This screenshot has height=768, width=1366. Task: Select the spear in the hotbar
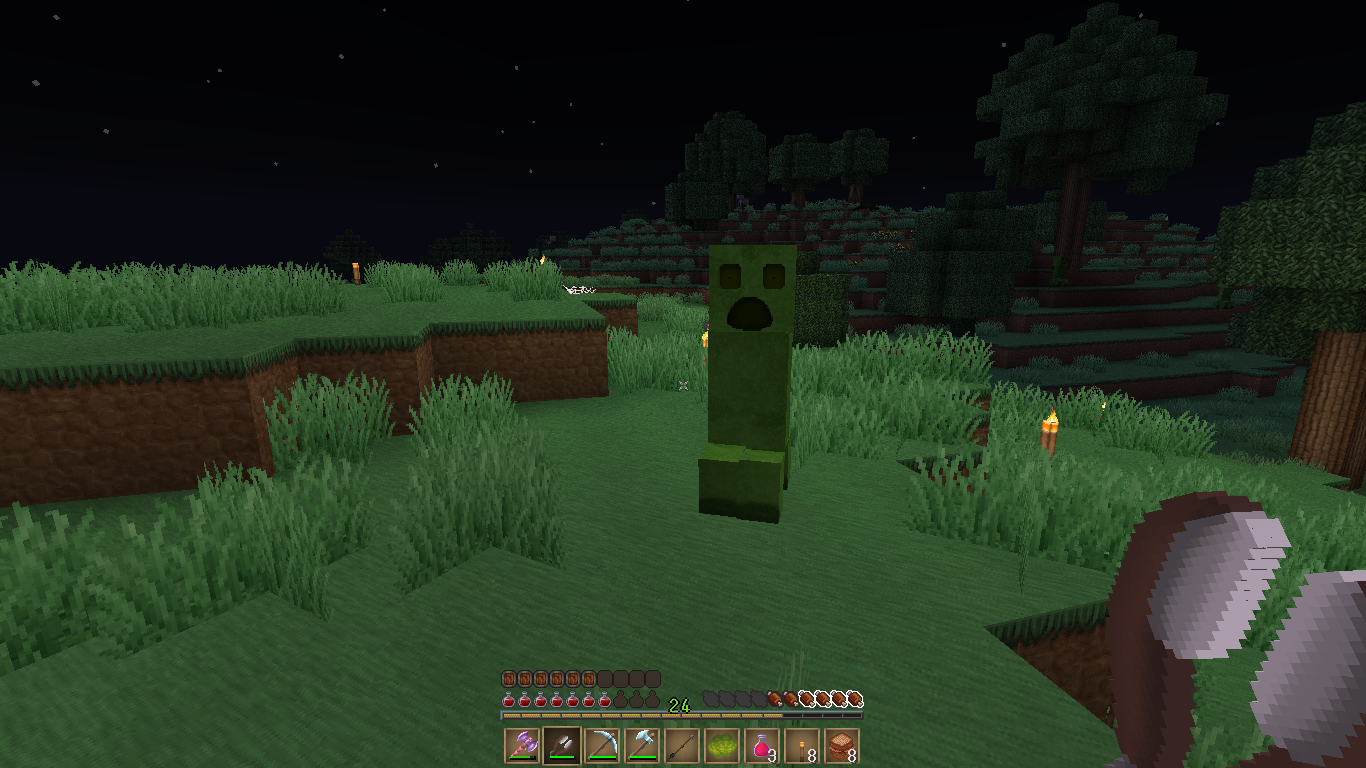point(682,746)
